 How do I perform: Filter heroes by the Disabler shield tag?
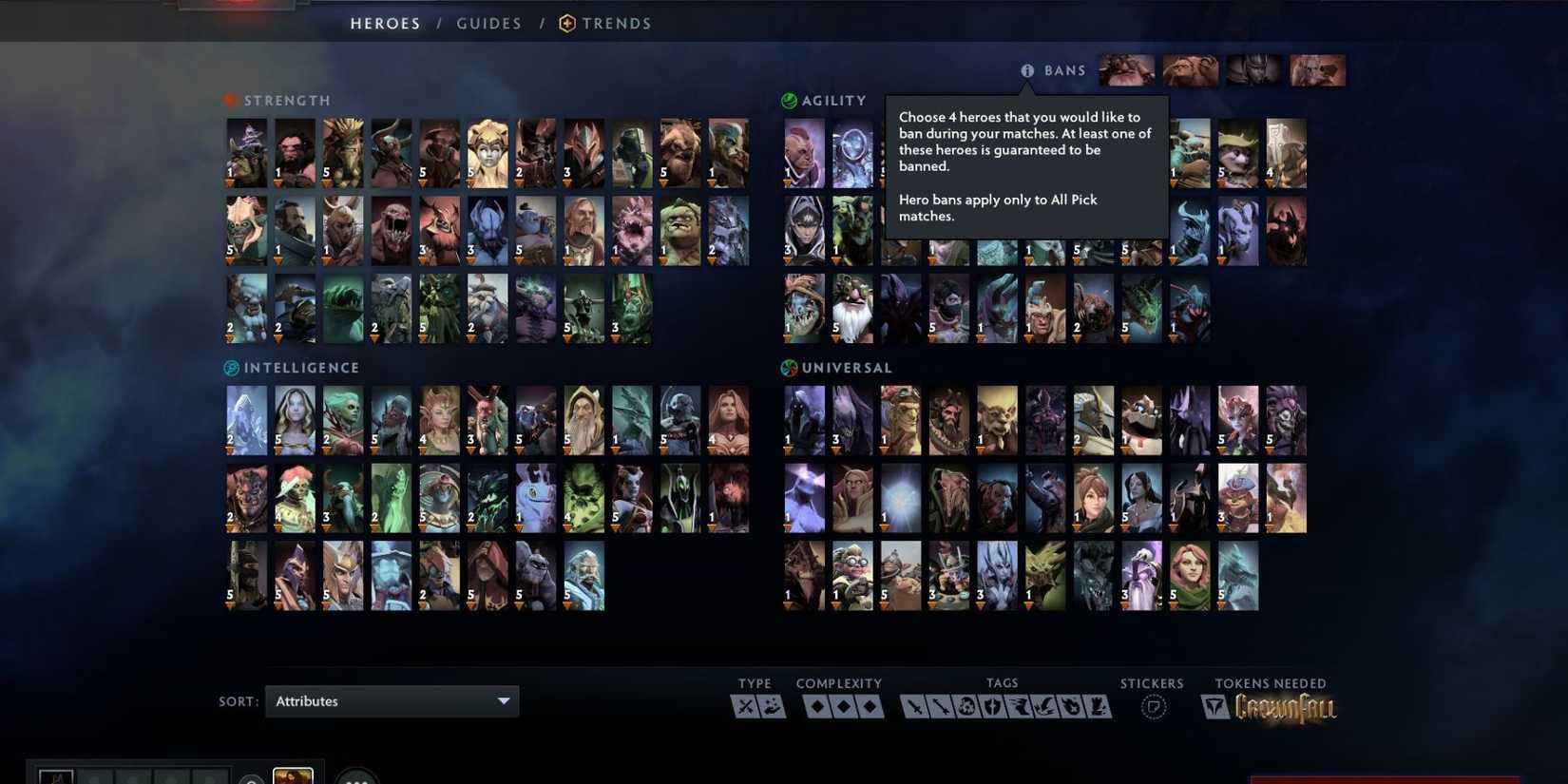(x=990, y=705)
